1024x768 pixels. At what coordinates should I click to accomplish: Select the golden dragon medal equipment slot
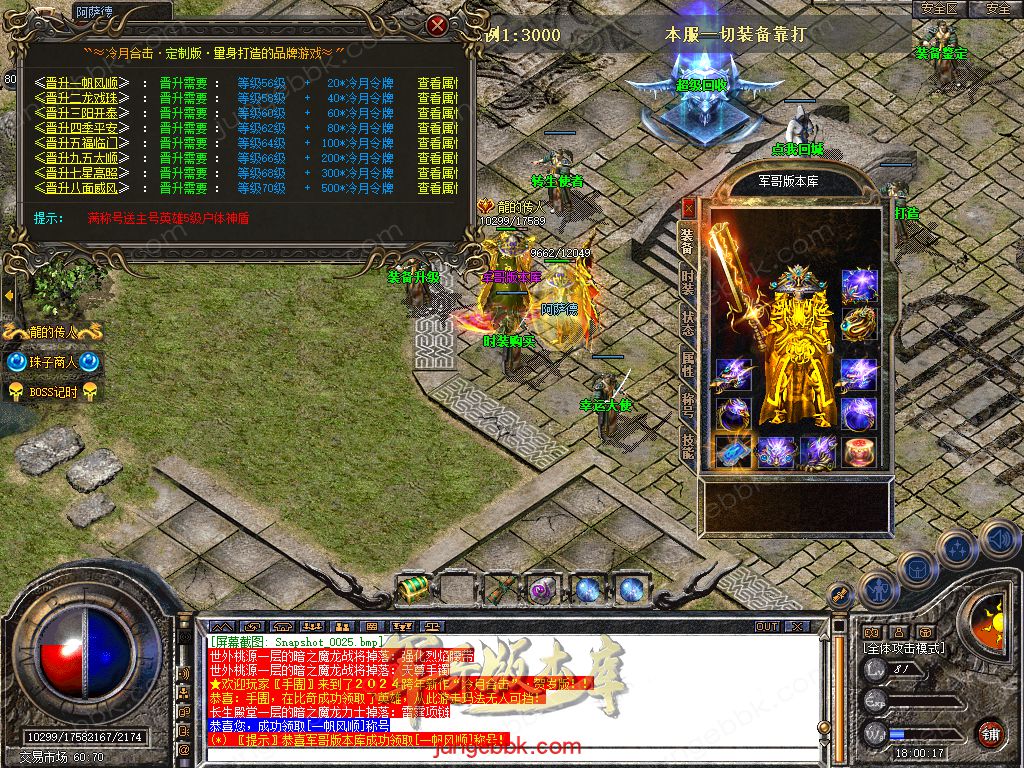click(x=859, y=323)
